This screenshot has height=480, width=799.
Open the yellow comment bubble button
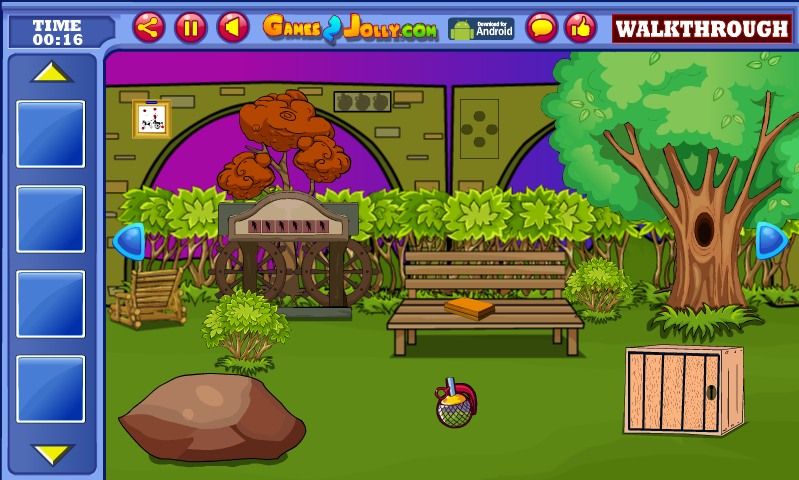pos(542,27)
